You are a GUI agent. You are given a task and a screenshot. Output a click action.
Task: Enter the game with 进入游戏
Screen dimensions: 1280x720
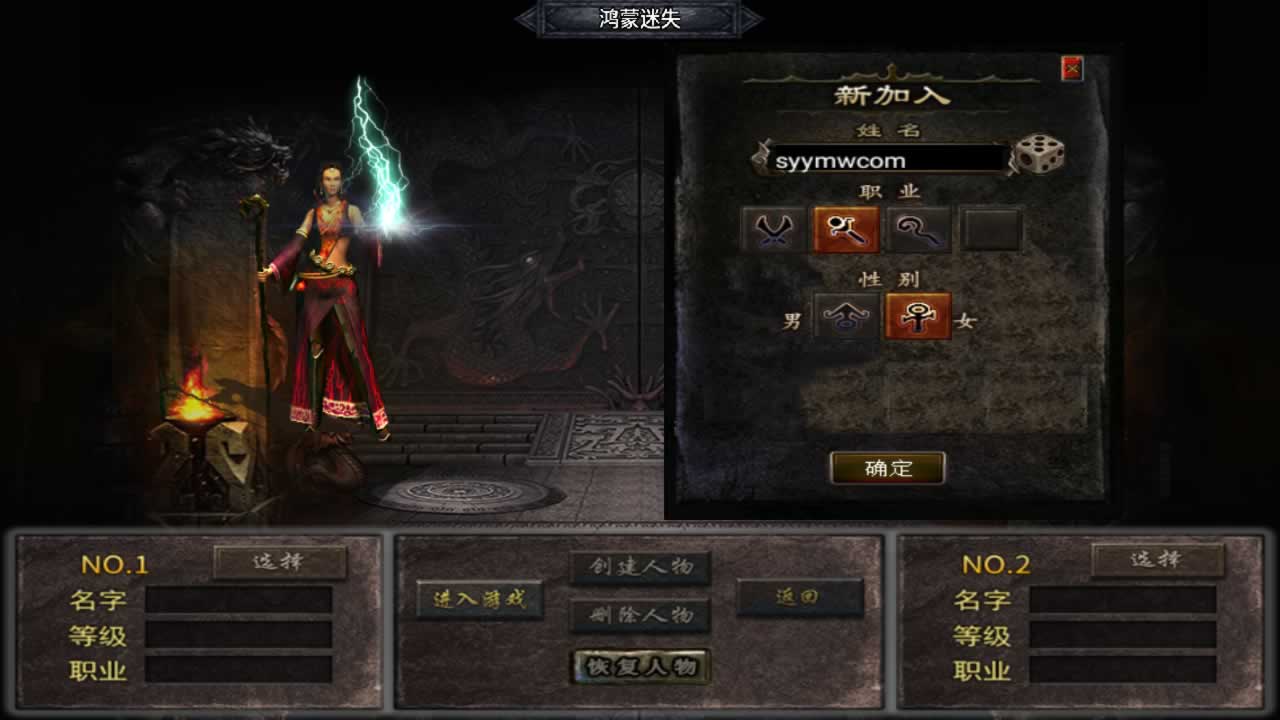point(480,600)
